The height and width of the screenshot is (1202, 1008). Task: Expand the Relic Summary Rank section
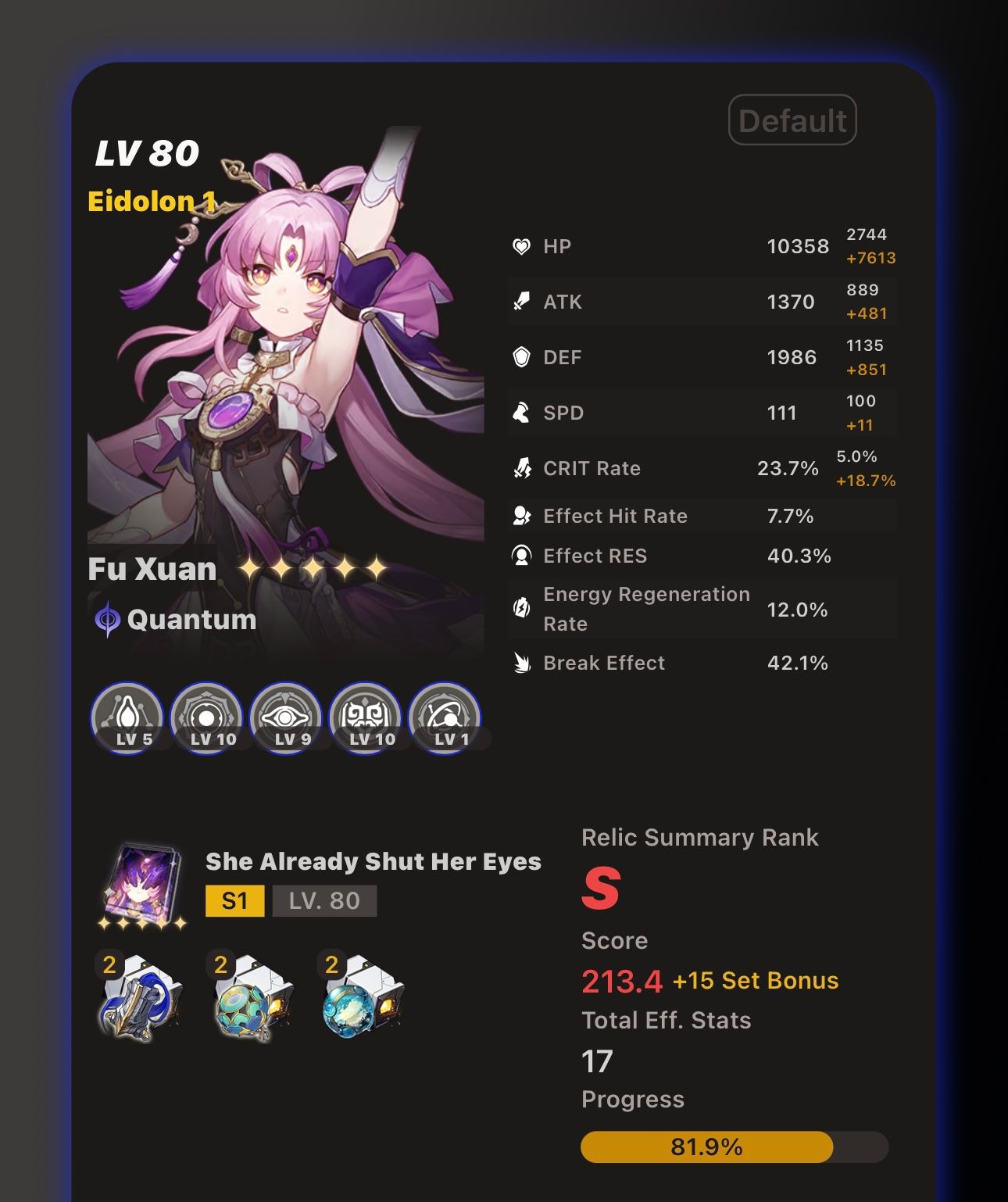(x=699, y=837)
